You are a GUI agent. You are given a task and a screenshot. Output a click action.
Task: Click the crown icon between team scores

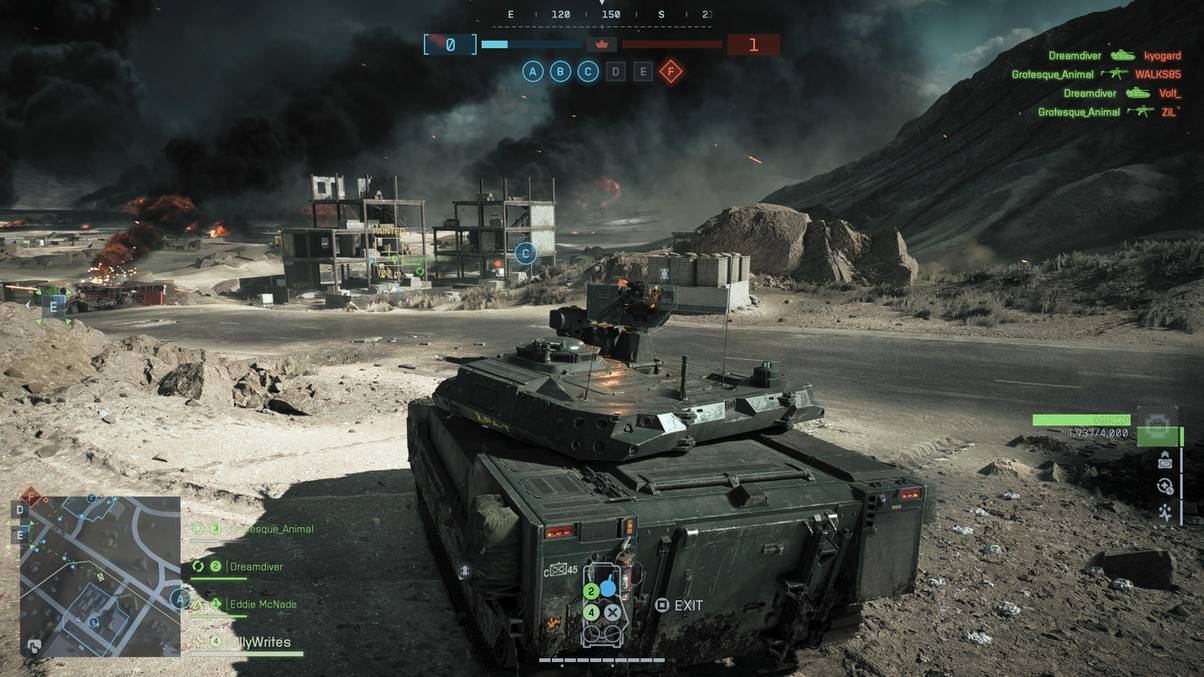[602, 44]
